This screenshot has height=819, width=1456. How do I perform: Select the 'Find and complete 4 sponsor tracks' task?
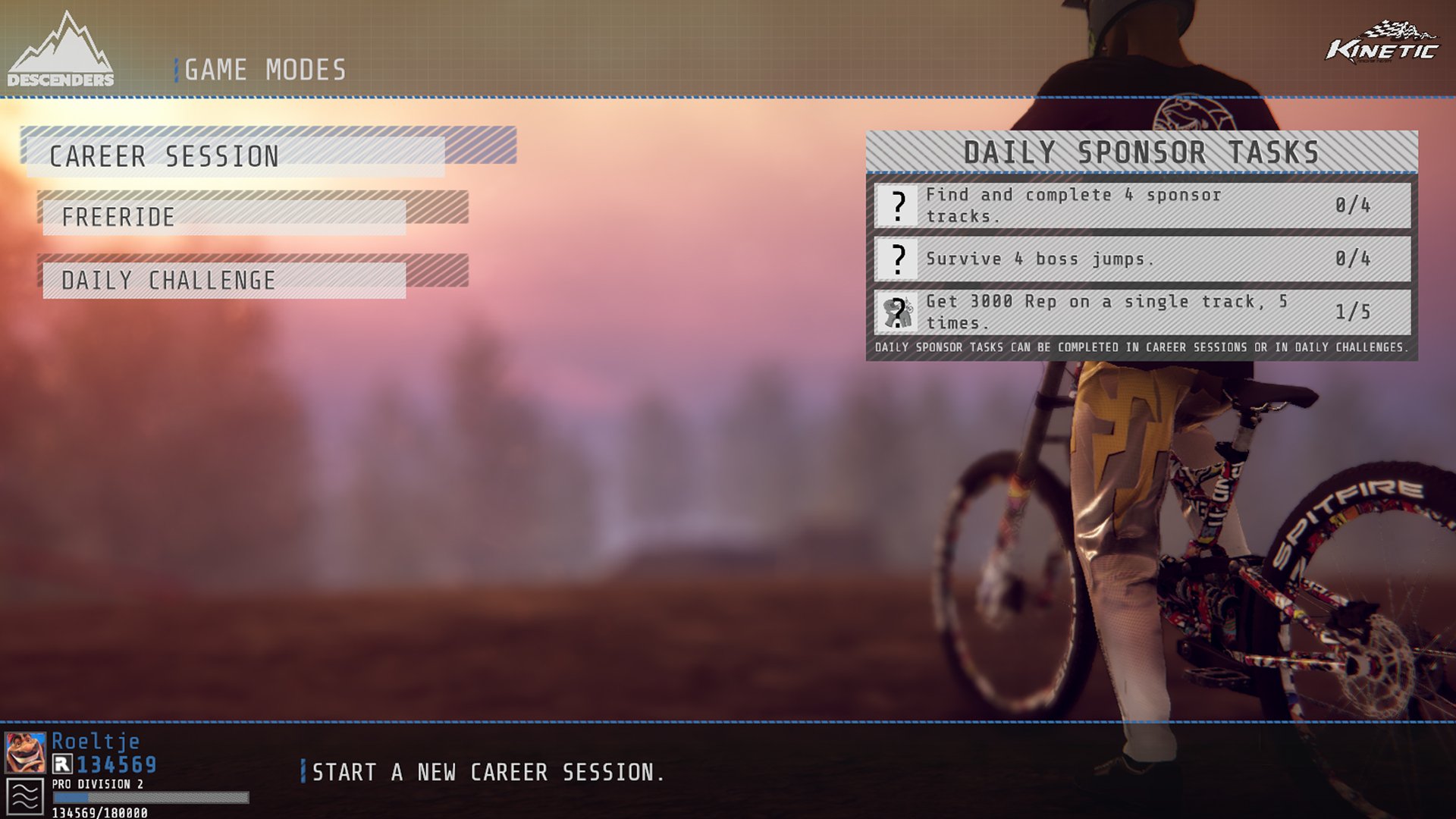point(1077,205)
